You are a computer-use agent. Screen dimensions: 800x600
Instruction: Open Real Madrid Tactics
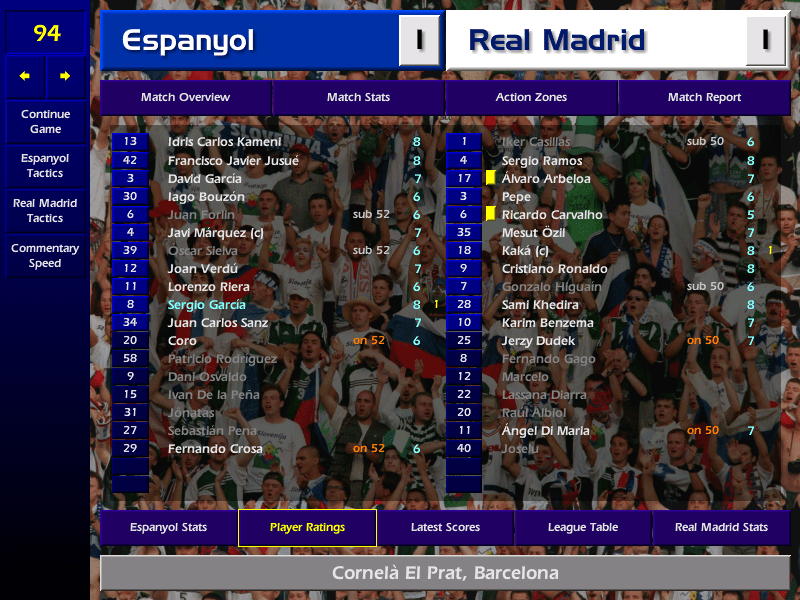45,210
